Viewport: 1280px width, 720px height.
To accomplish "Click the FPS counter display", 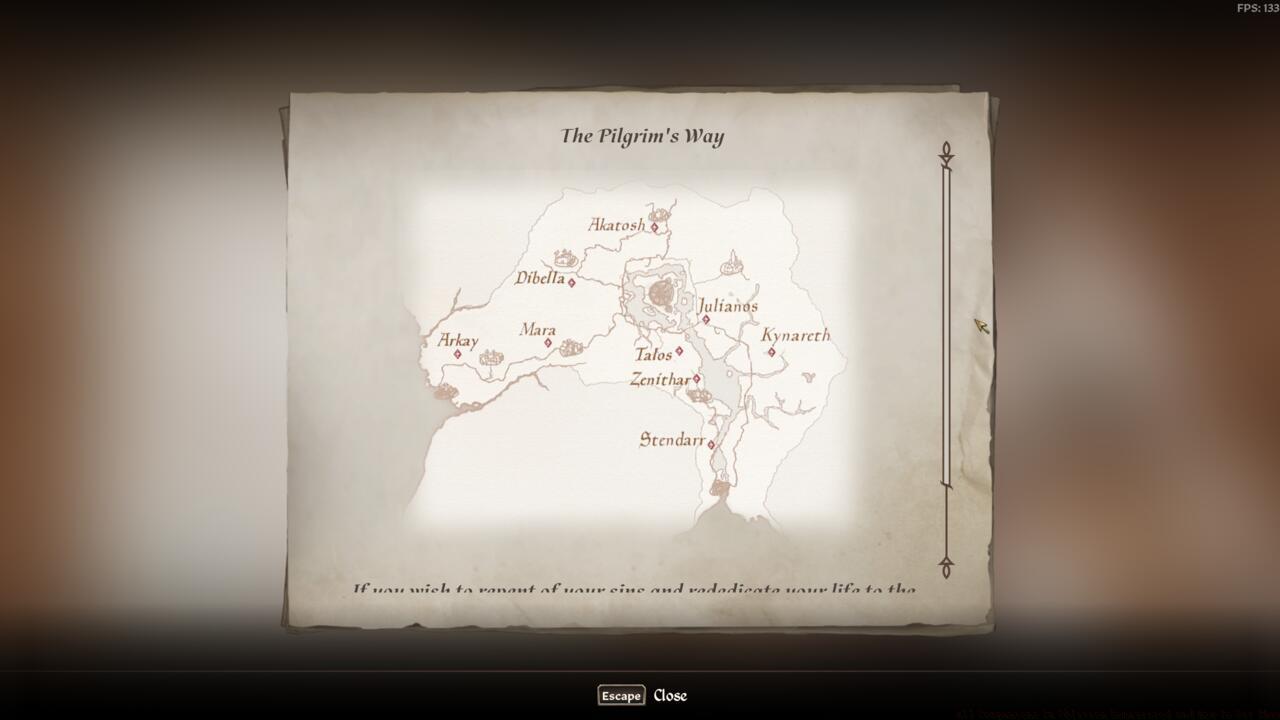I will click(1256, 8).
